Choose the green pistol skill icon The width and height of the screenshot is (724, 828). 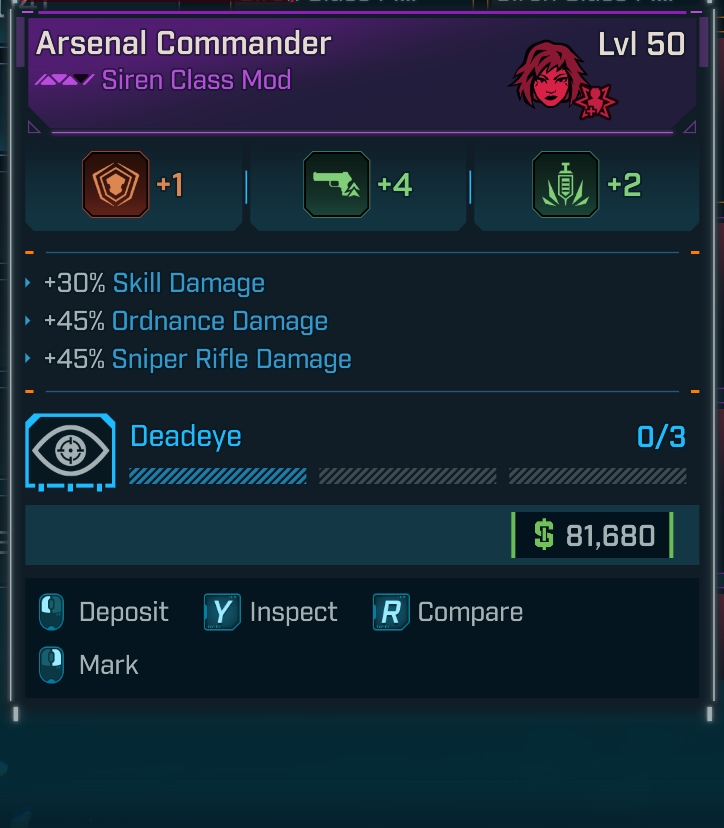coord(336,185)
